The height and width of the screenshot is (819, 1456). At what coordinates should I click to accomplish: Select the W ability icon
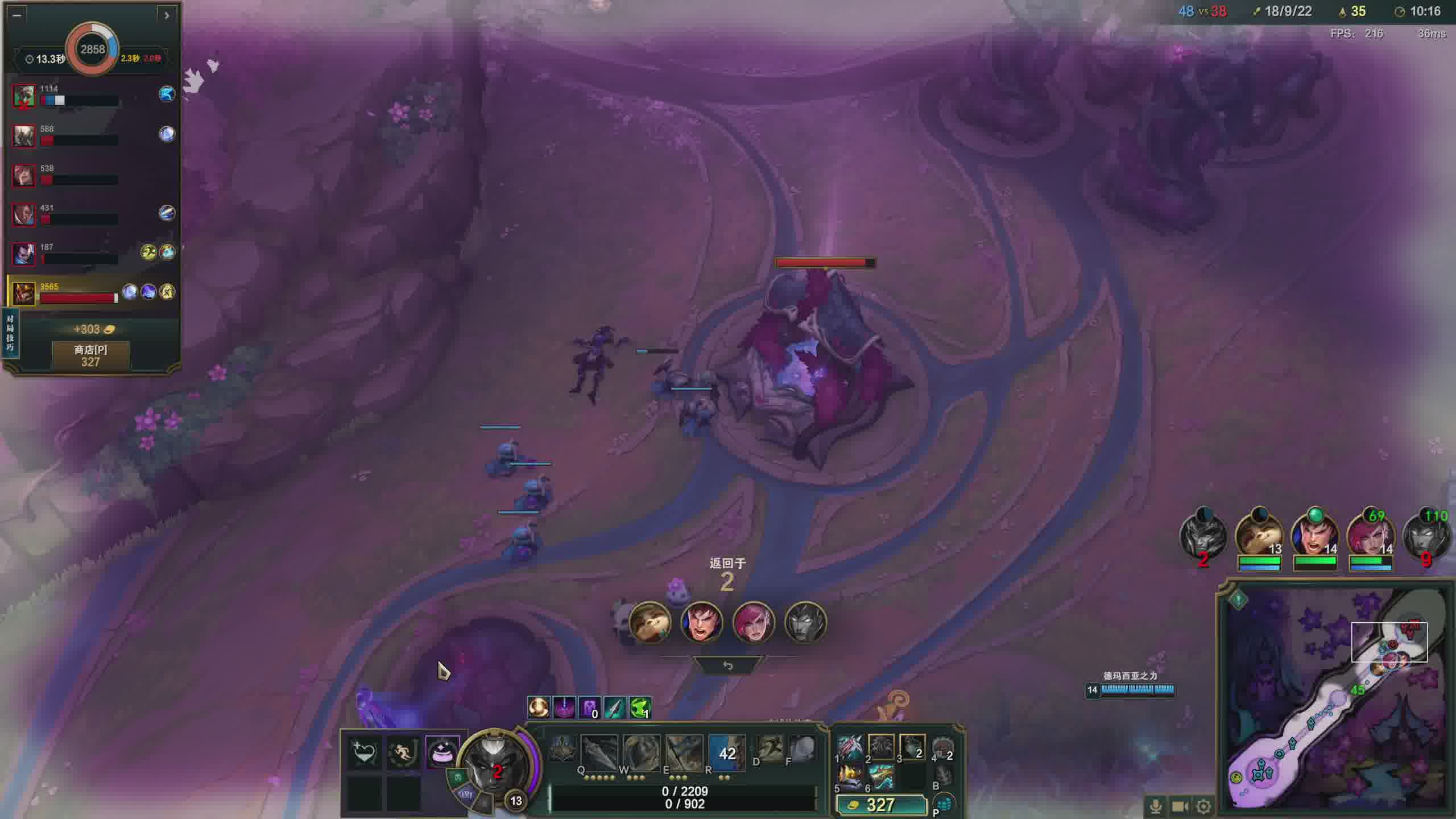(x=641, y=752)
